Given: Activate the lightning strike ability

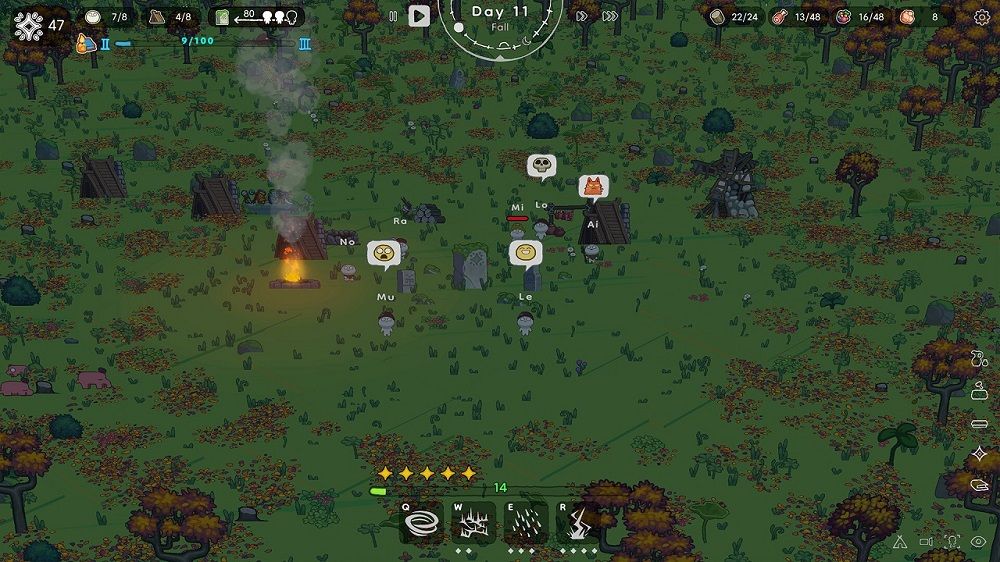Looking at the screenshot, I should click(x=577, y=523).
